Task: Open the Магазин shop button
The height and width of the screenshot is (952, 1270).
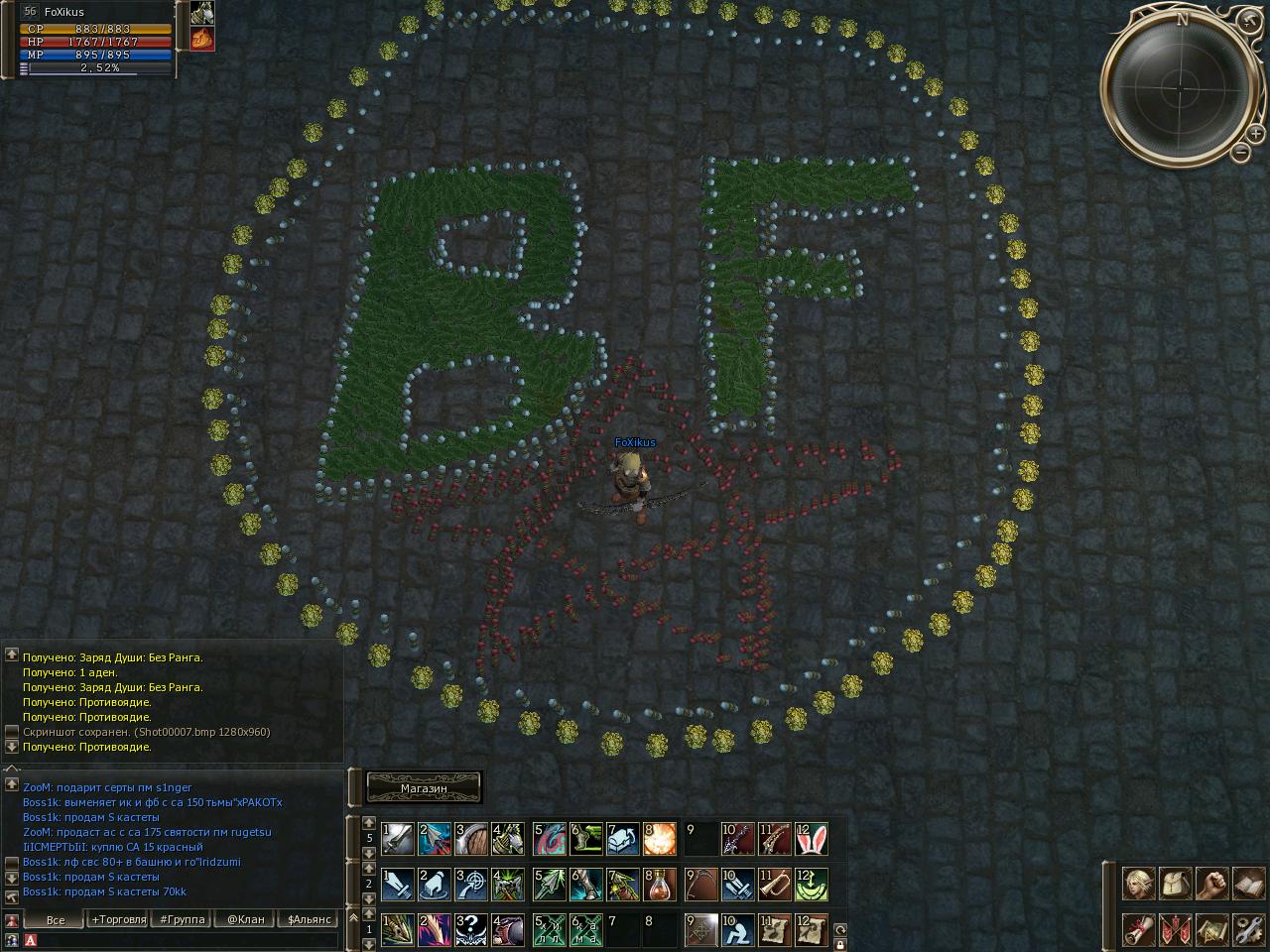Action: pyautogui.click(x=424, y=788)
